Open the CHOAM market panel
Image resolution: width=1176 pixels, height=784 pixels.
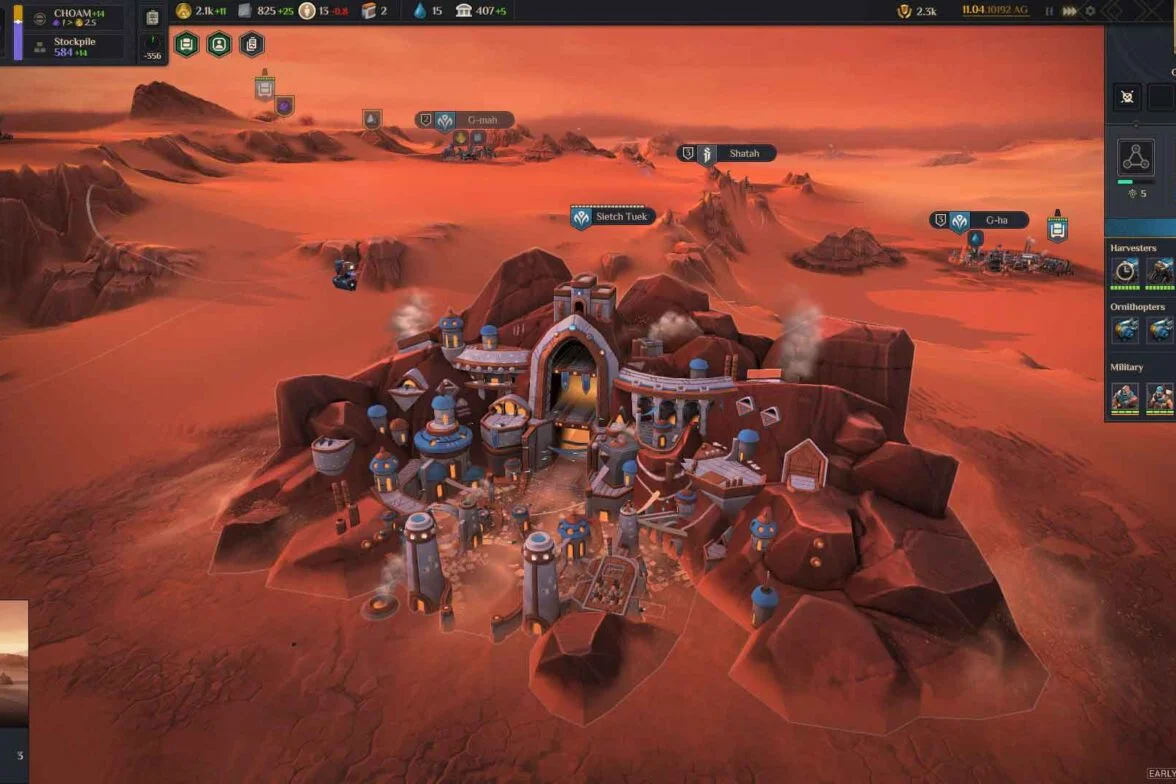tap(76, 17)
